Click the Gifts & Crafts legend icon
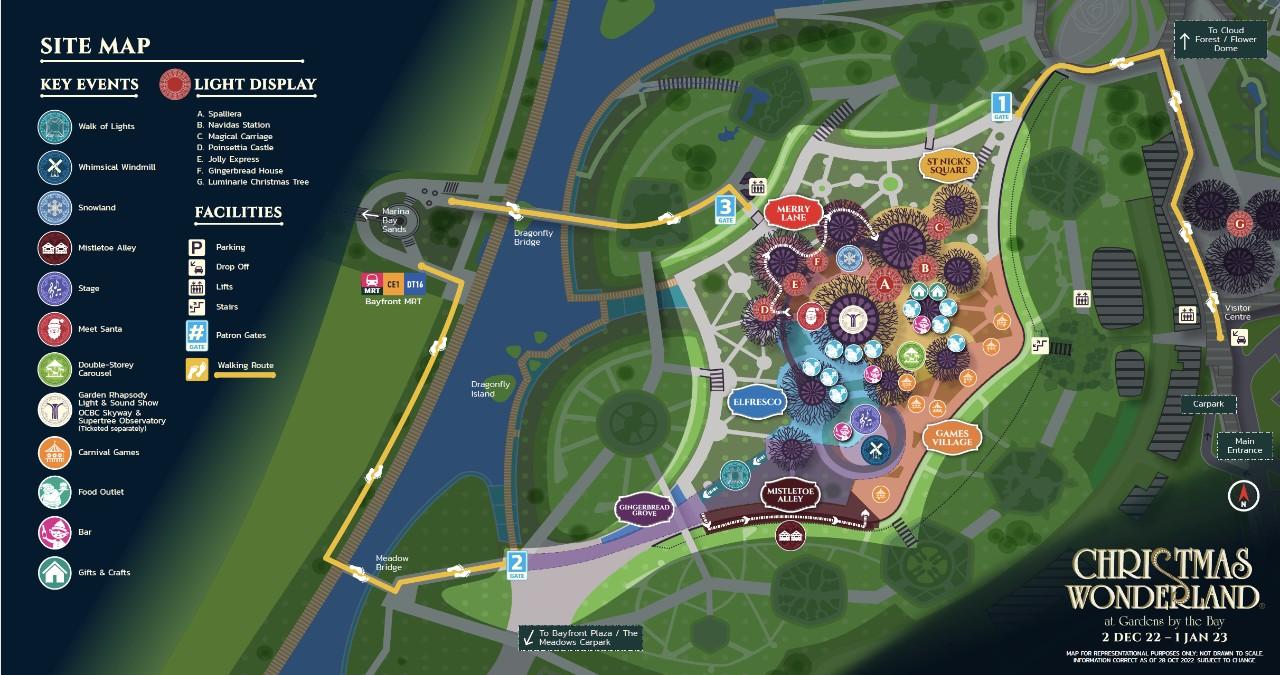Screen dimensions: 1280x675 click(x=53, y=573)
